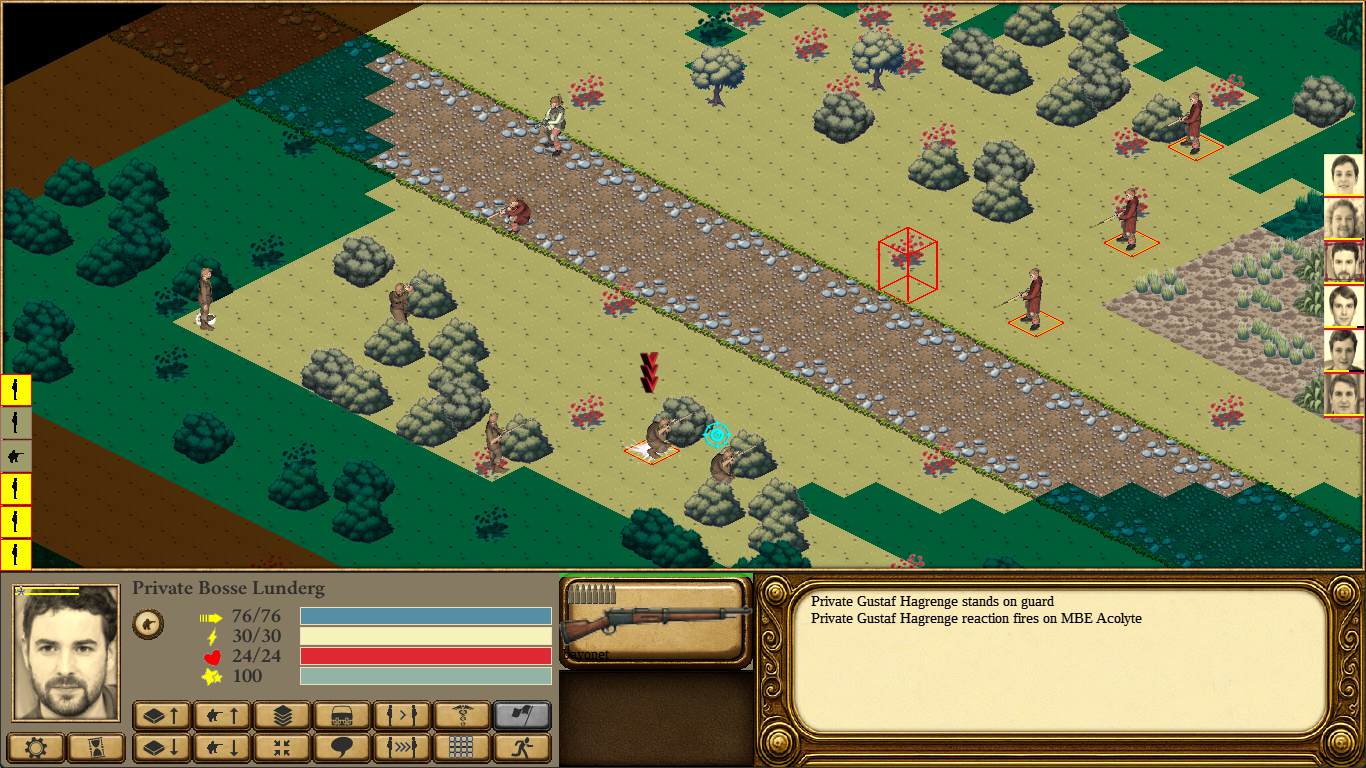
Task: Go up one map level
Action: pyautogui.click(x=162, y=715)
